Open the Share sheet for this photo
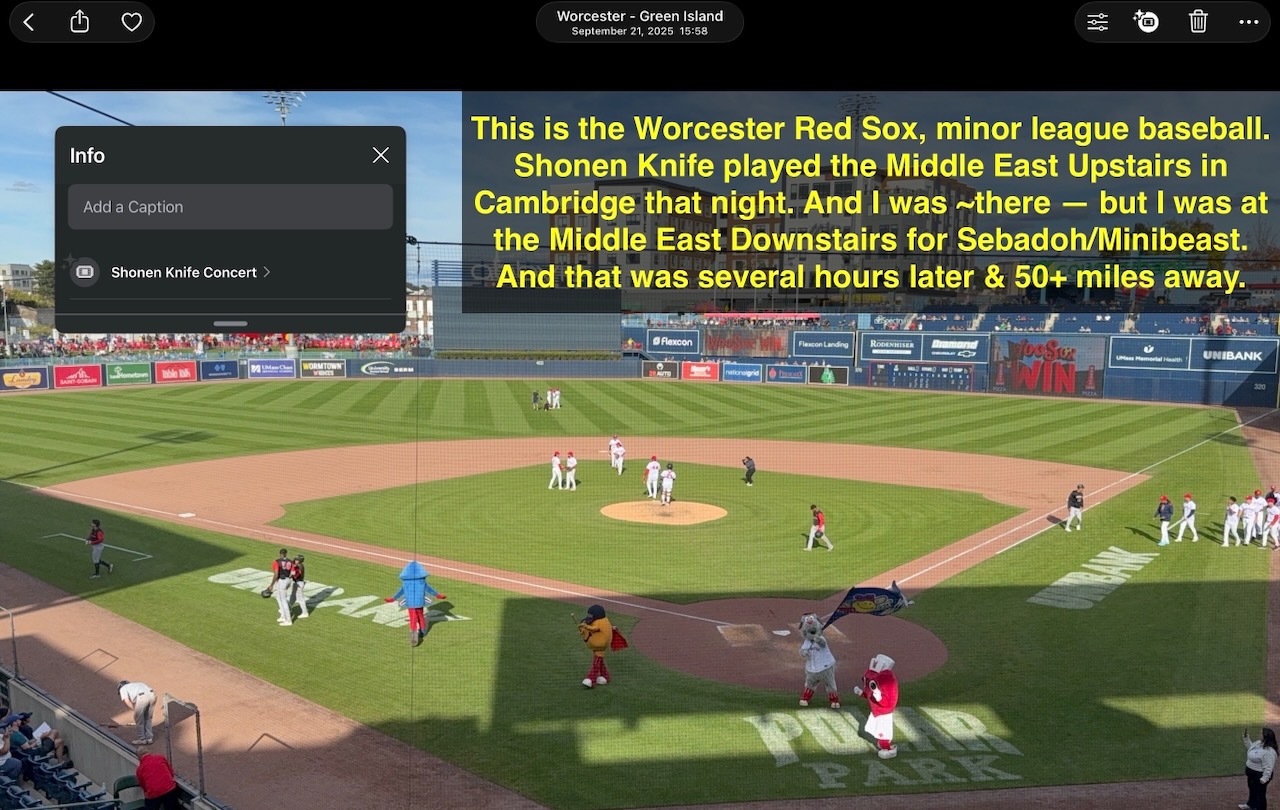This screenshot has width=1280, height=810. (x=80, y=21)
